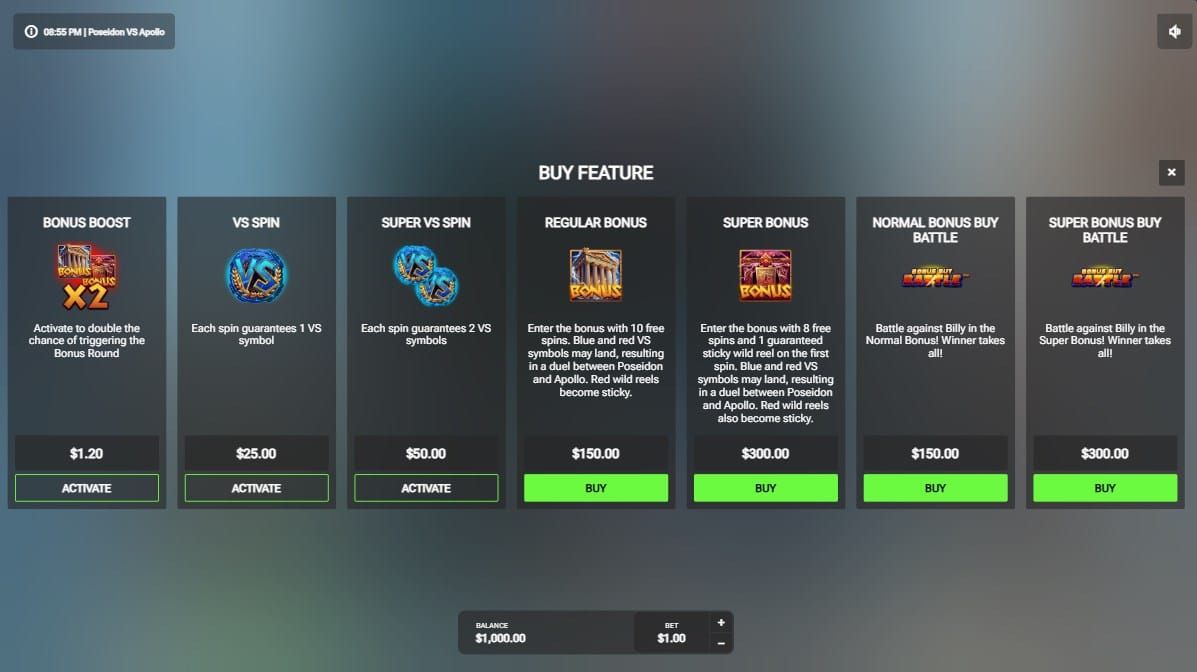
Task: Close the Buy Feature panel
Action: [x=1171, y=173]
